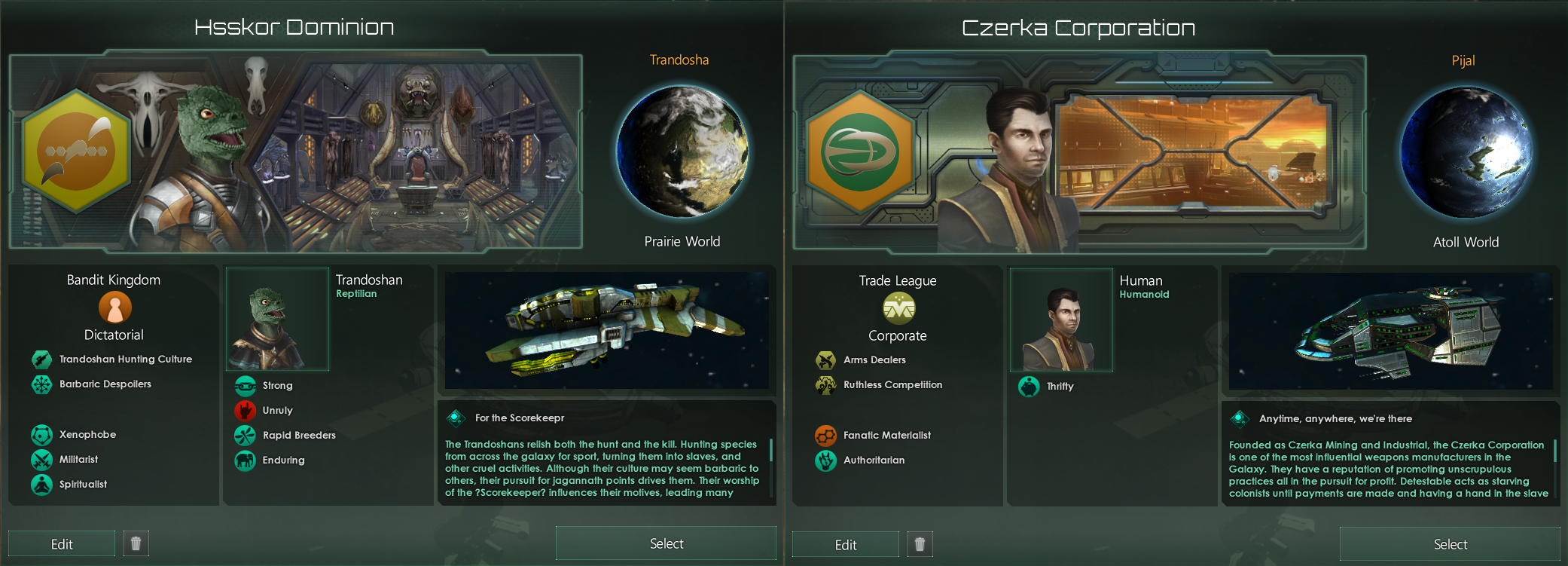Click the Thrifty trait icon
This screenshot has height=566, width=1568.
[1030, 387]
